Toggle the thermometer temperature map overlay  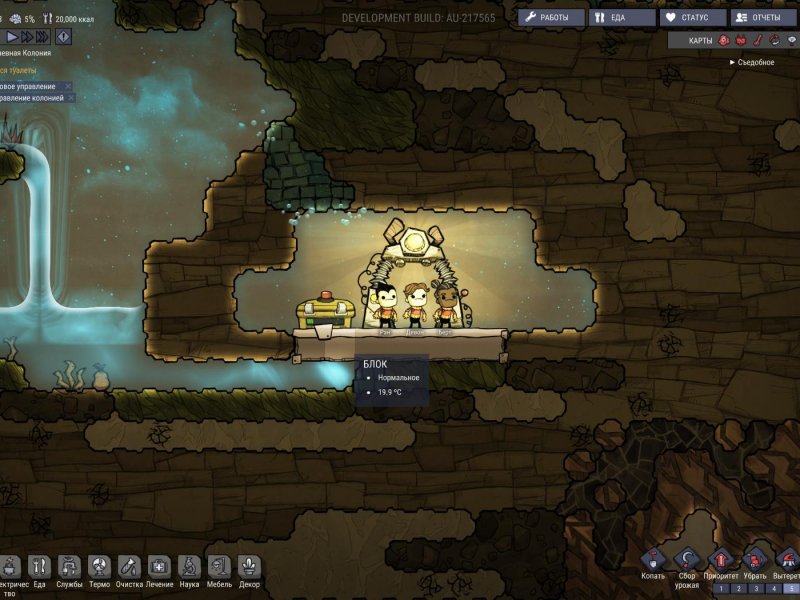[756, 41]
